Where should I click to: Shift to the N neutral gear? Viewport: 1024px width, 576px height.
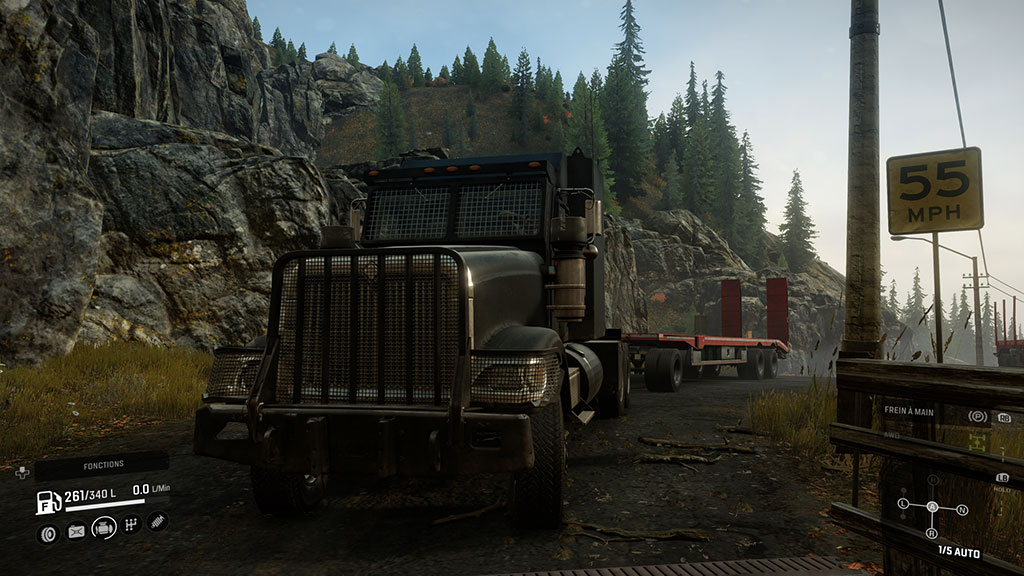click(x=962, y=510)
